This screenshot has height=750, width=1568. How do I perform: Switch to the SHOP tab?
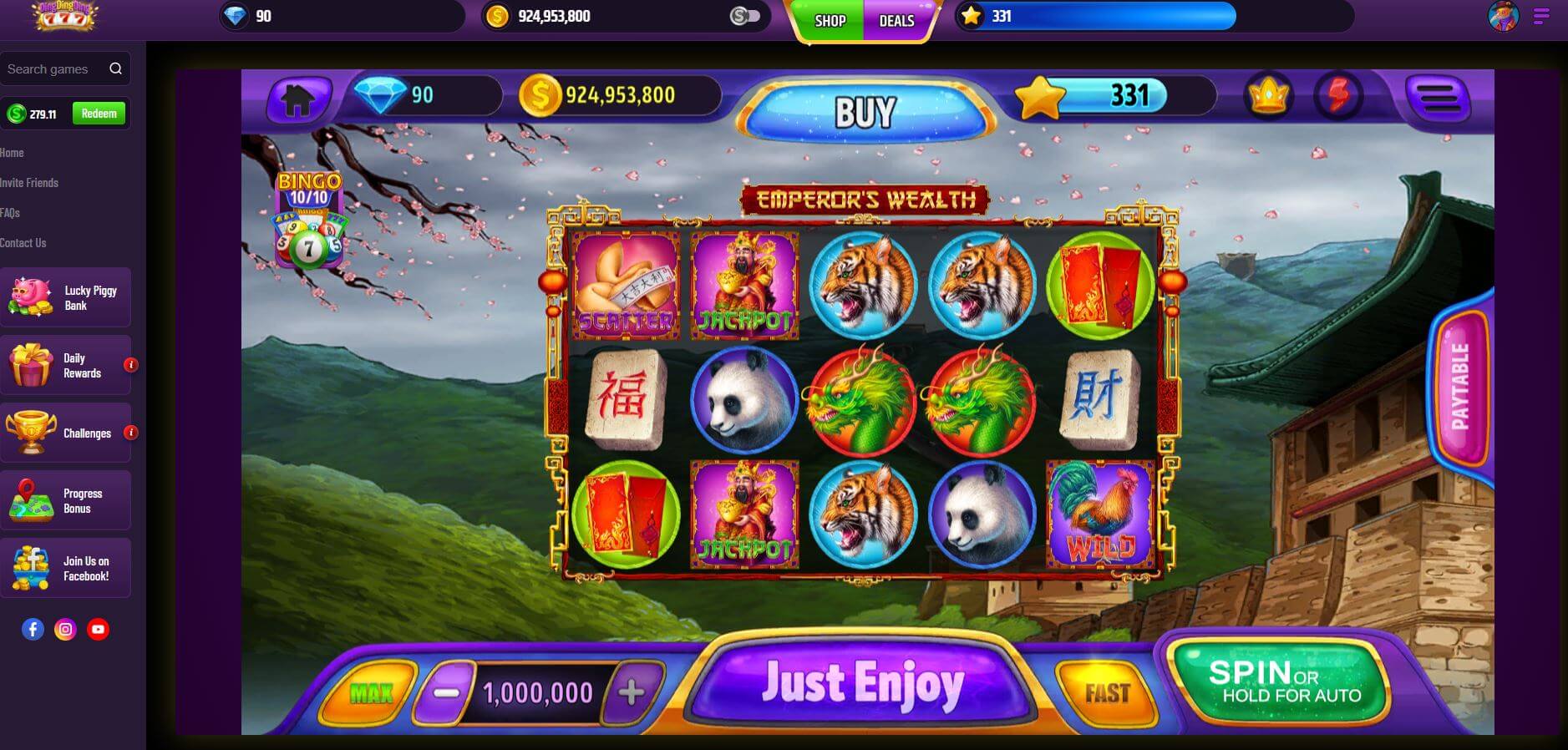tap(828, 22)
